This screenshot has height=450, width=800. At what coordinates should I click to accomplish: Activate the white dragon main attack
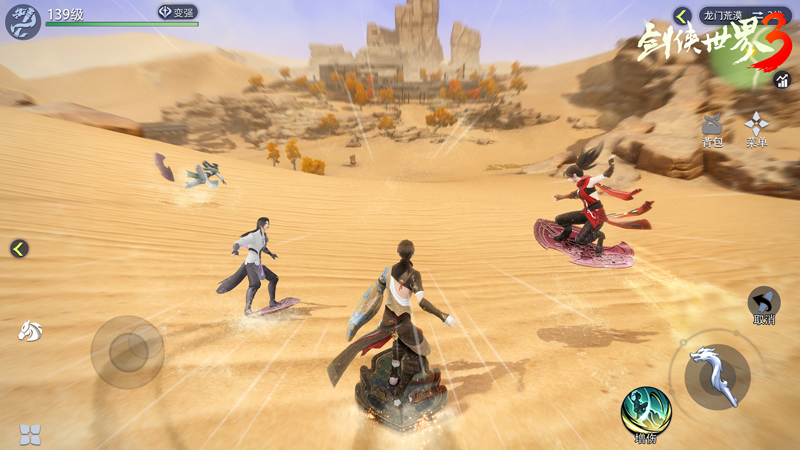click(717, 376)
